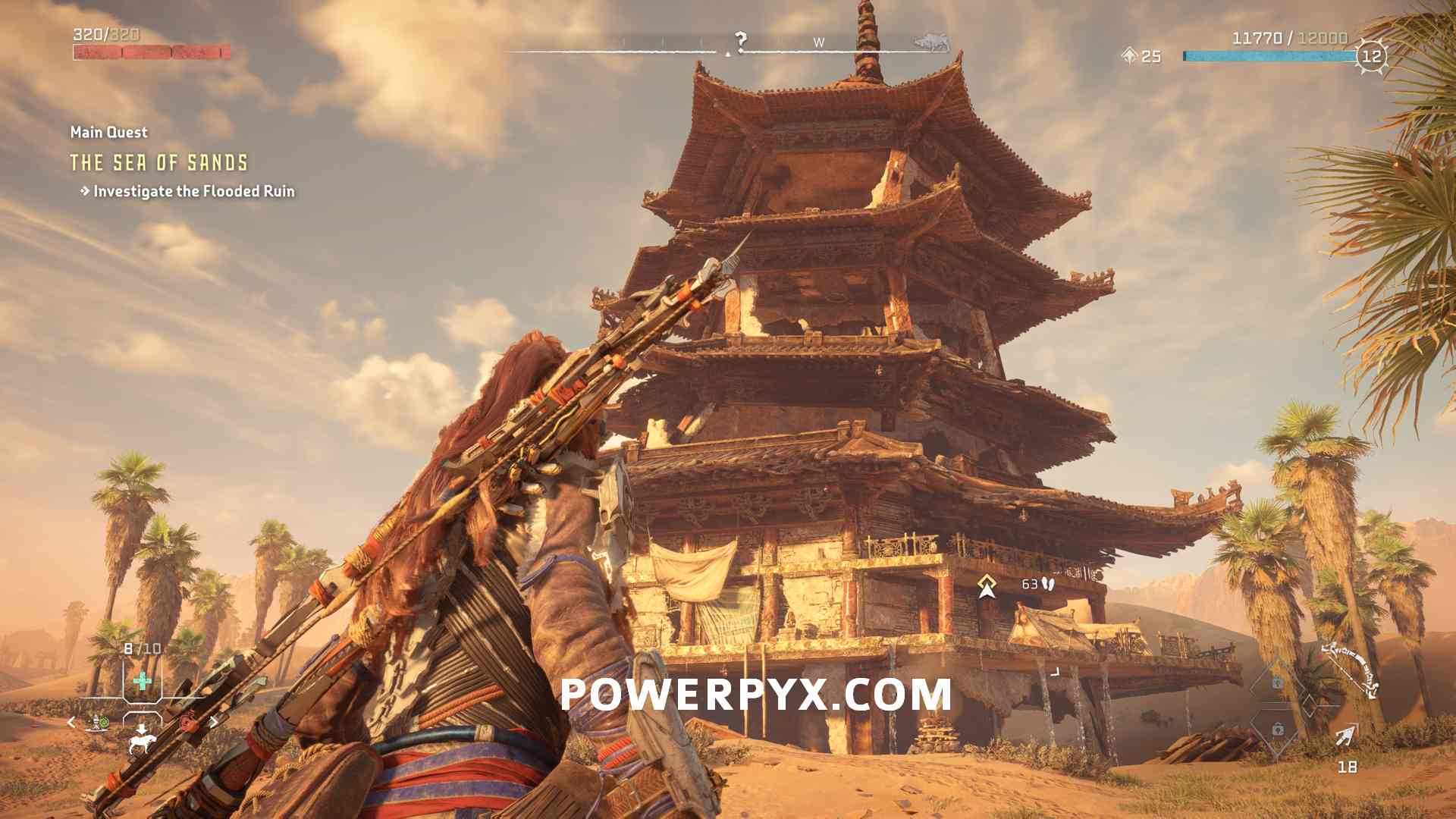Select the trap tool icon

[97, 722]
